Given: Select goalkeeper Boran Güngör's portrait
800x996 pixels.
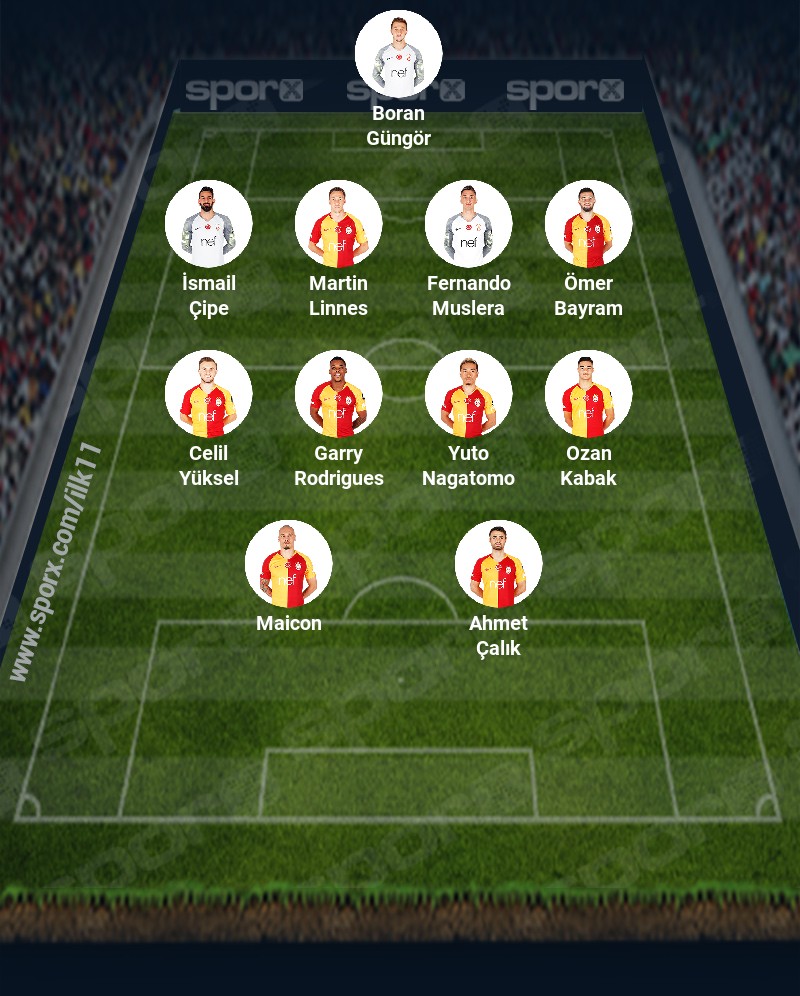Looking at the screenshot, I should (398, 54).
